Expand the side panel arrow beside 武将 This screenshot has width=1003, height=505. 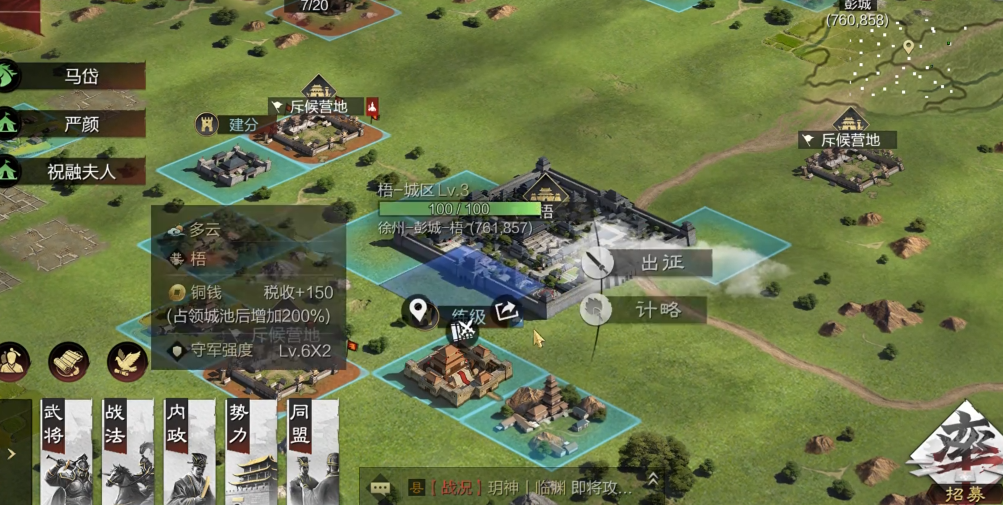[x=12, y=454]
